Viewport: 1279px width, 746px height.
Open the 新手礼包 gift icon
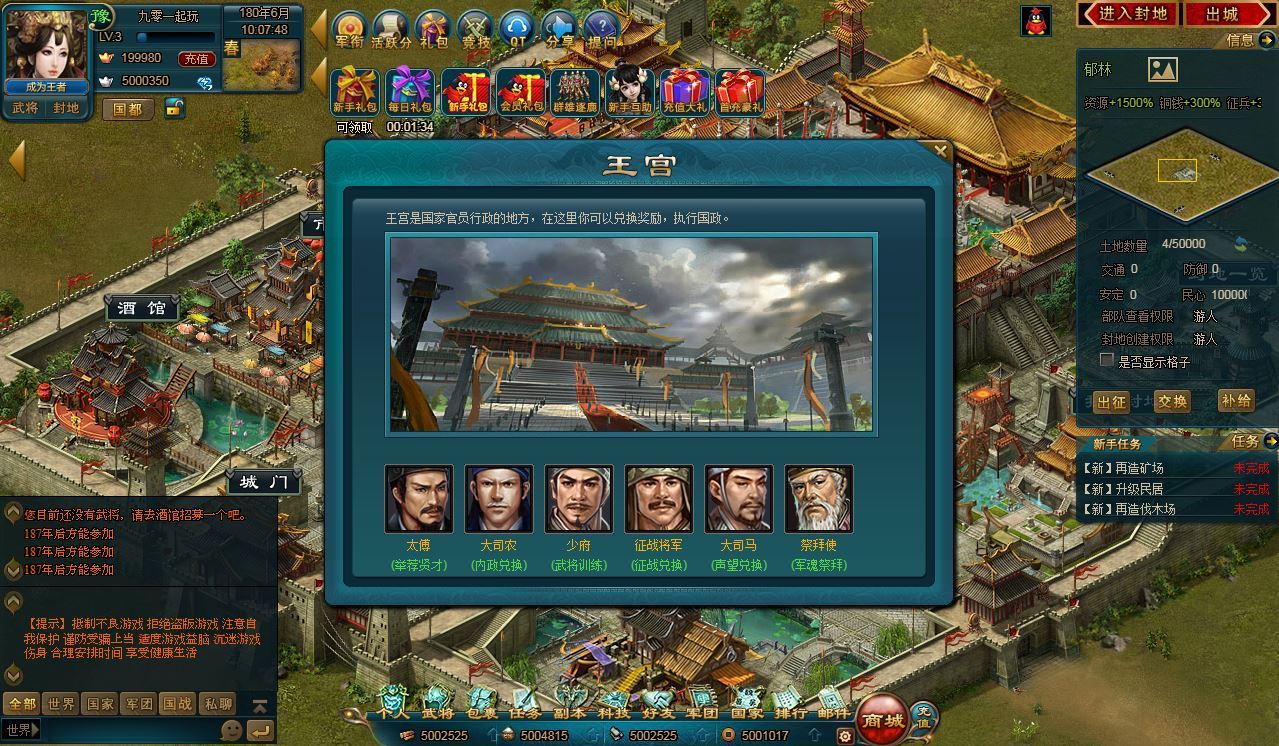pos(354,92)
